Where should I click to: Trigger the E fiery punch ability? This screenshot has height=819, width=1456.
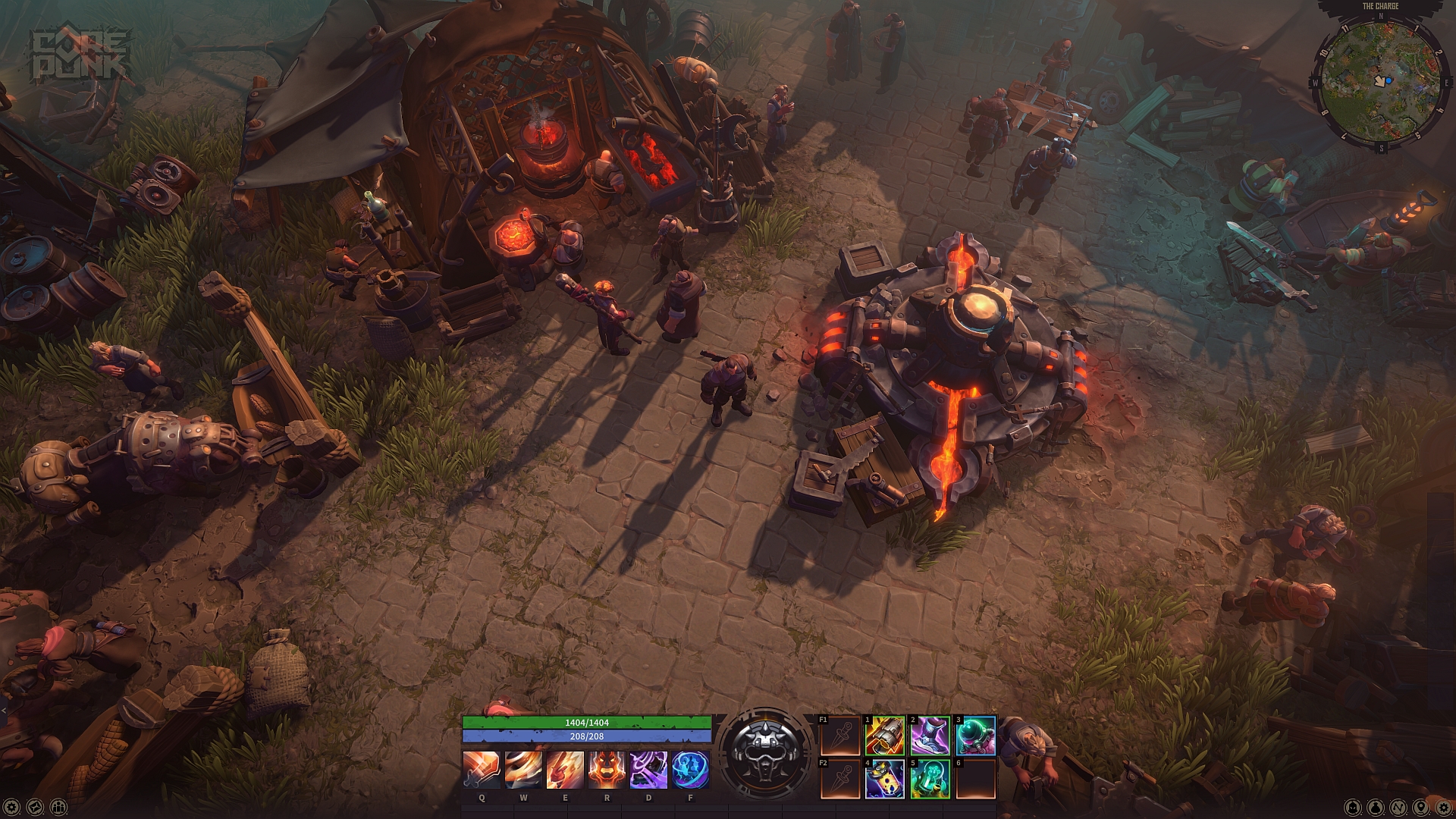coord(565,770)
